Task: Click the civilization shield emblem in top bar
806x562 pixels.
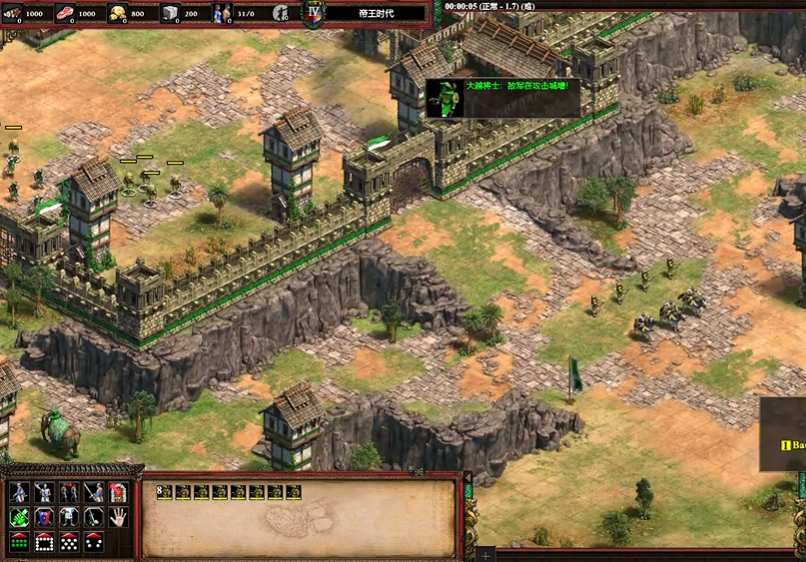Action: [x=314, y=14]
